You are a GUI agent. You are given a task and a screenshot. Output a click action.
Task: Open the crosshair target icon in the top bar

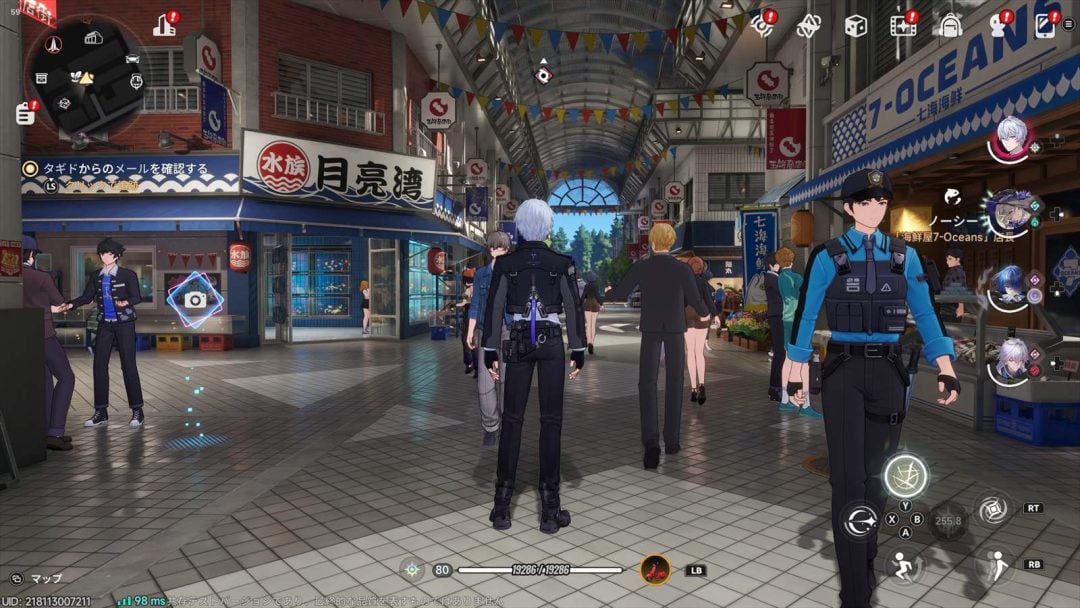click(764, 25)
